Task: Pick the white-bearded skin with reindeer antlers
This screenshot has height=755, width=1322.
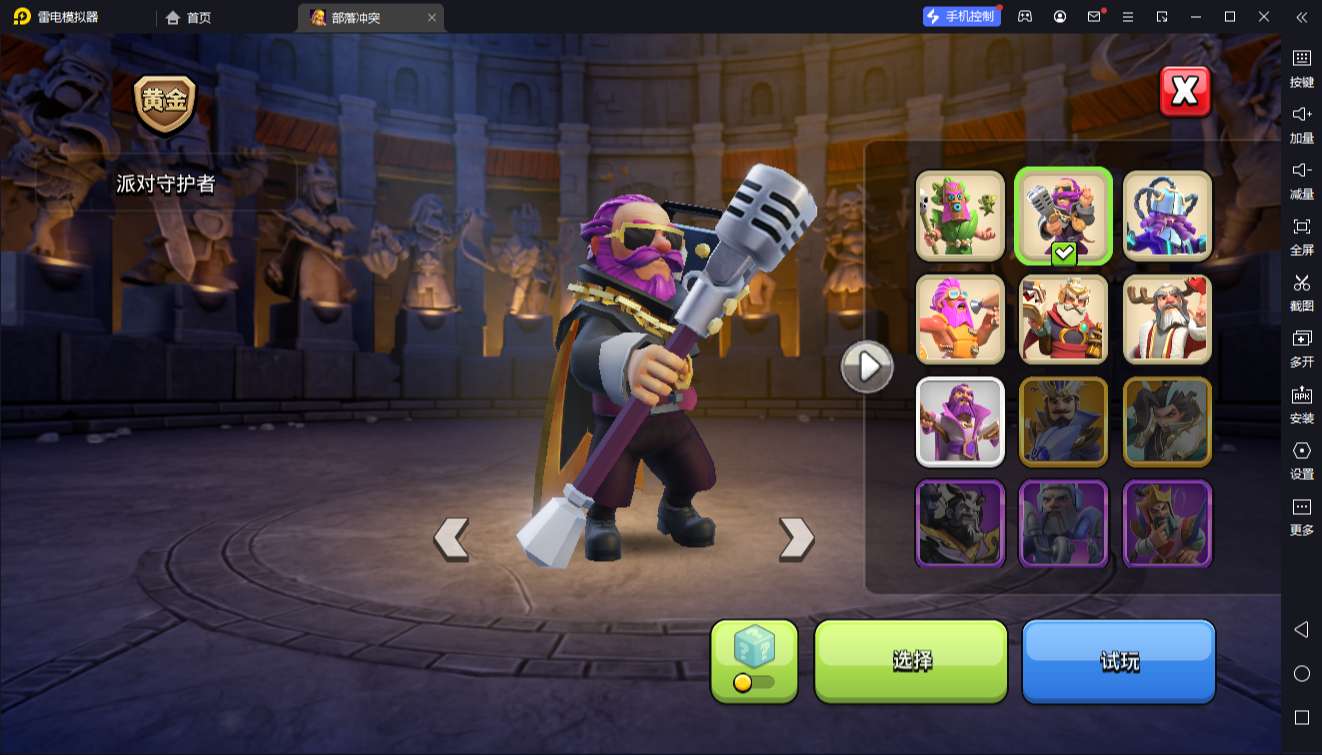Action: pos(1167,319)
